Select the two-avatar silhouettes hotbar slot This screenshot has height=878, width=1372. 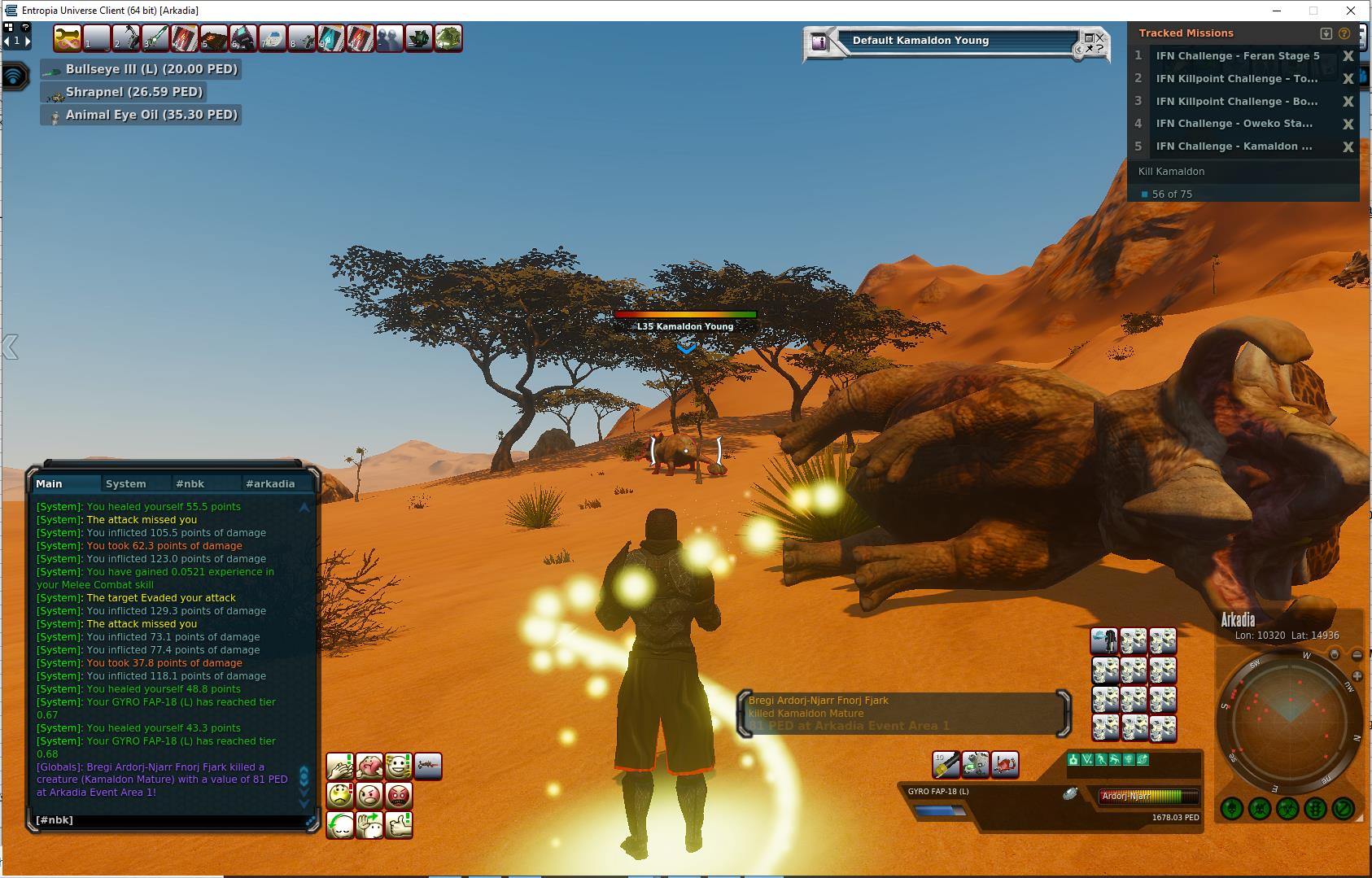[x=389, y=38]
